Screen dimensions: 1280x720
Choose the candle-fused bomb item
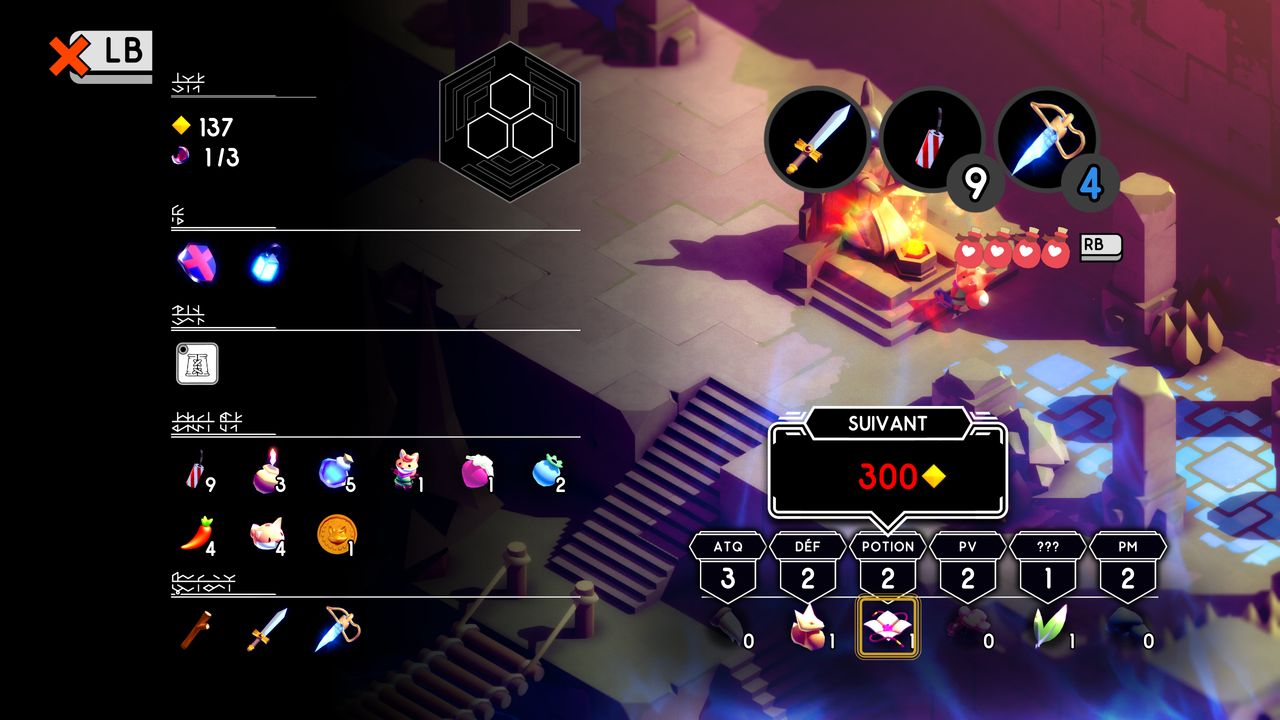[267, 471]
